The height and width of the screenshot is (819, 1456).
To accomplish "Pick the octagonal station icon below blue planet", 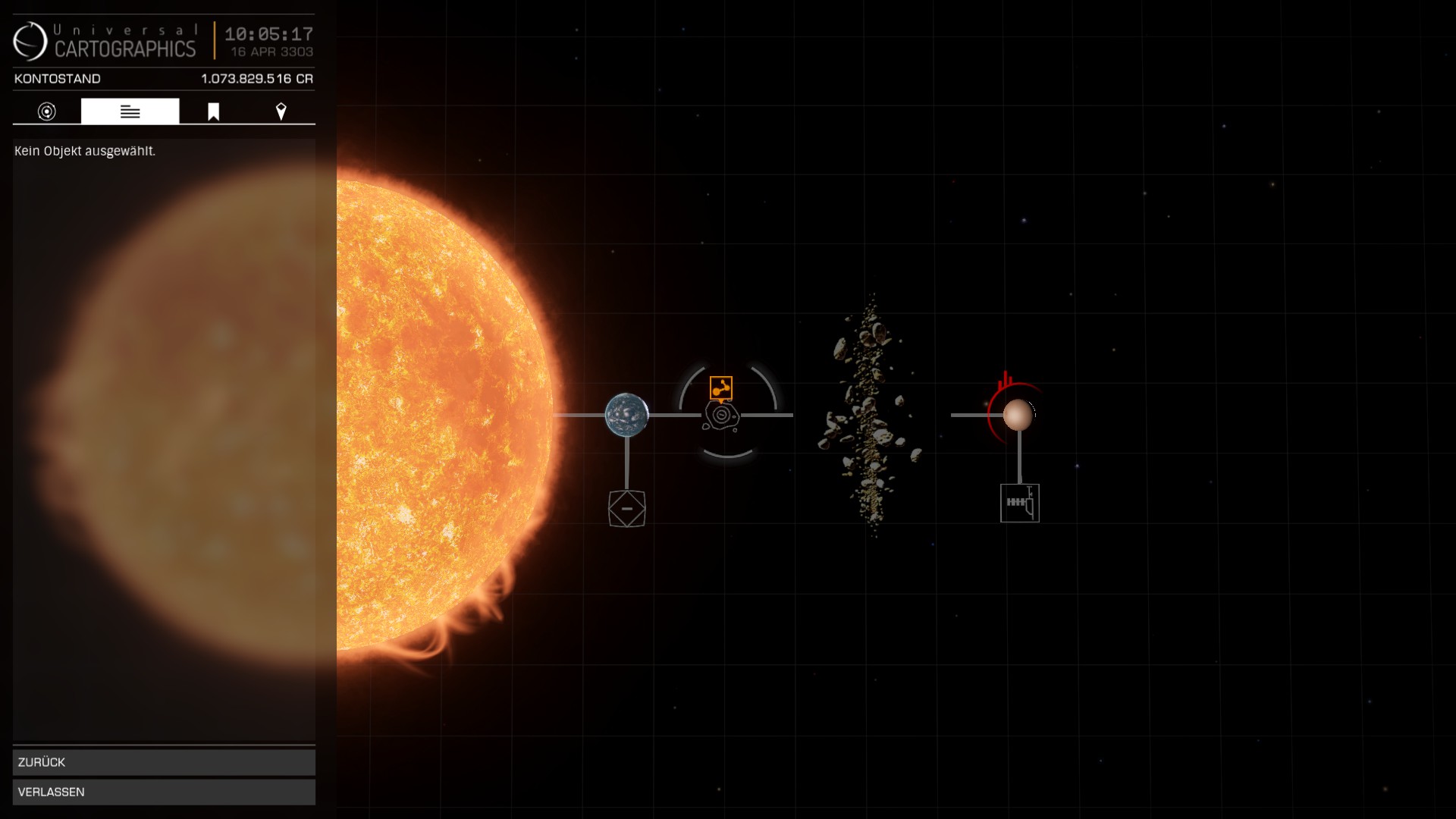I will 626,508.
